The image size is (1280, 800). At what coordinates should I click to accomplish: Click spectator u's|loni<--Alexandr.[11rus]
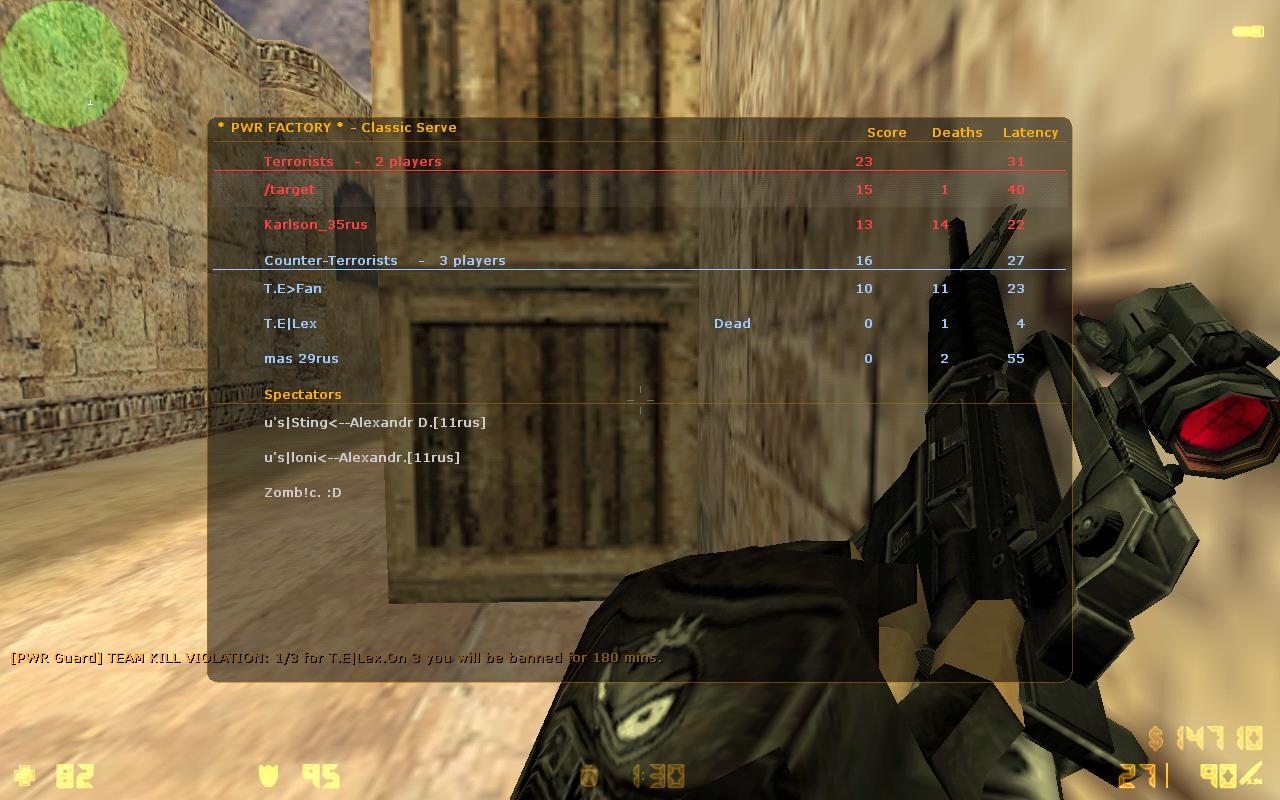(362, 457)
